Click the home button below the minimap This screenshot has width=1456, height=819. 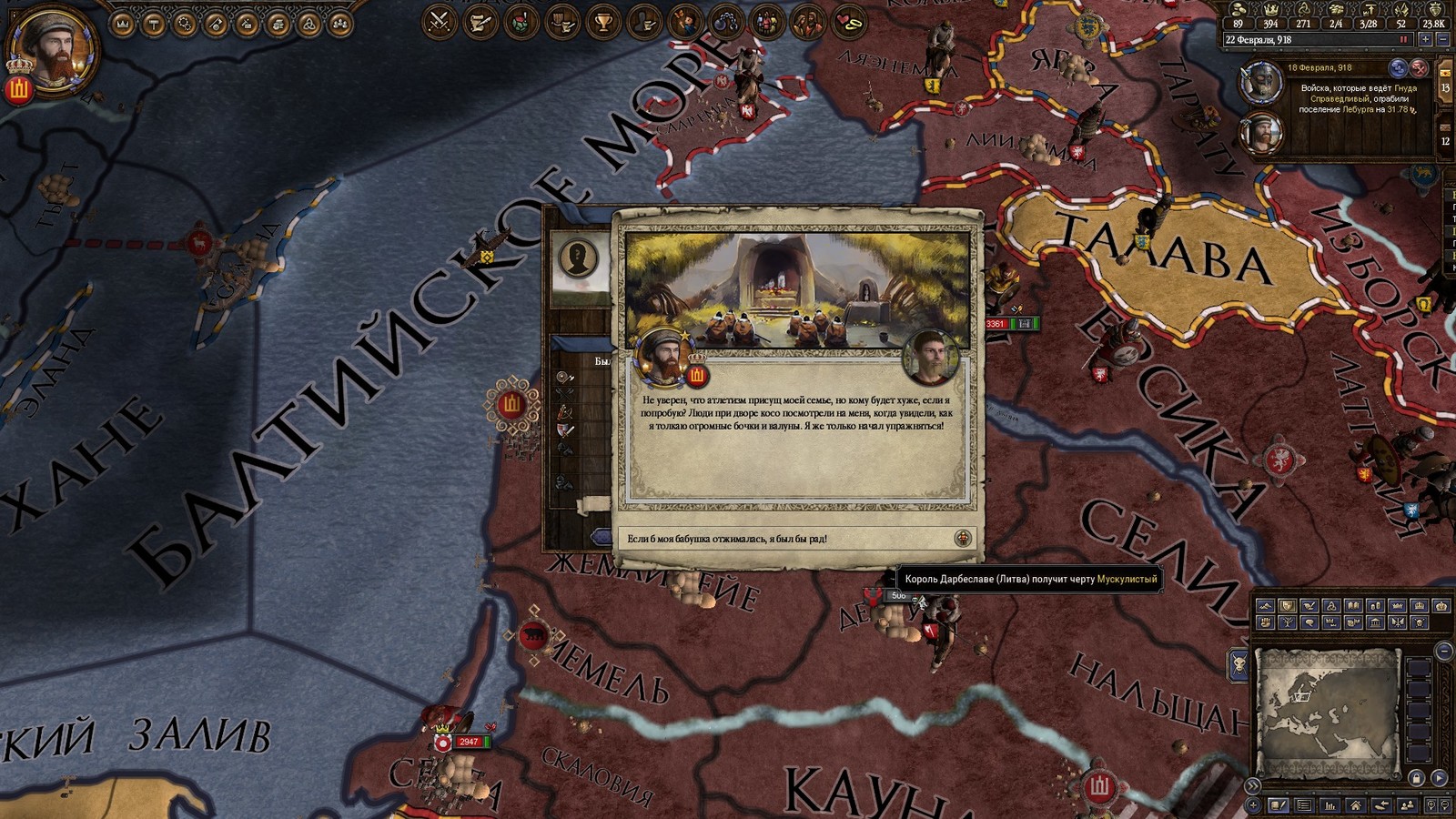pos(1356,805)
